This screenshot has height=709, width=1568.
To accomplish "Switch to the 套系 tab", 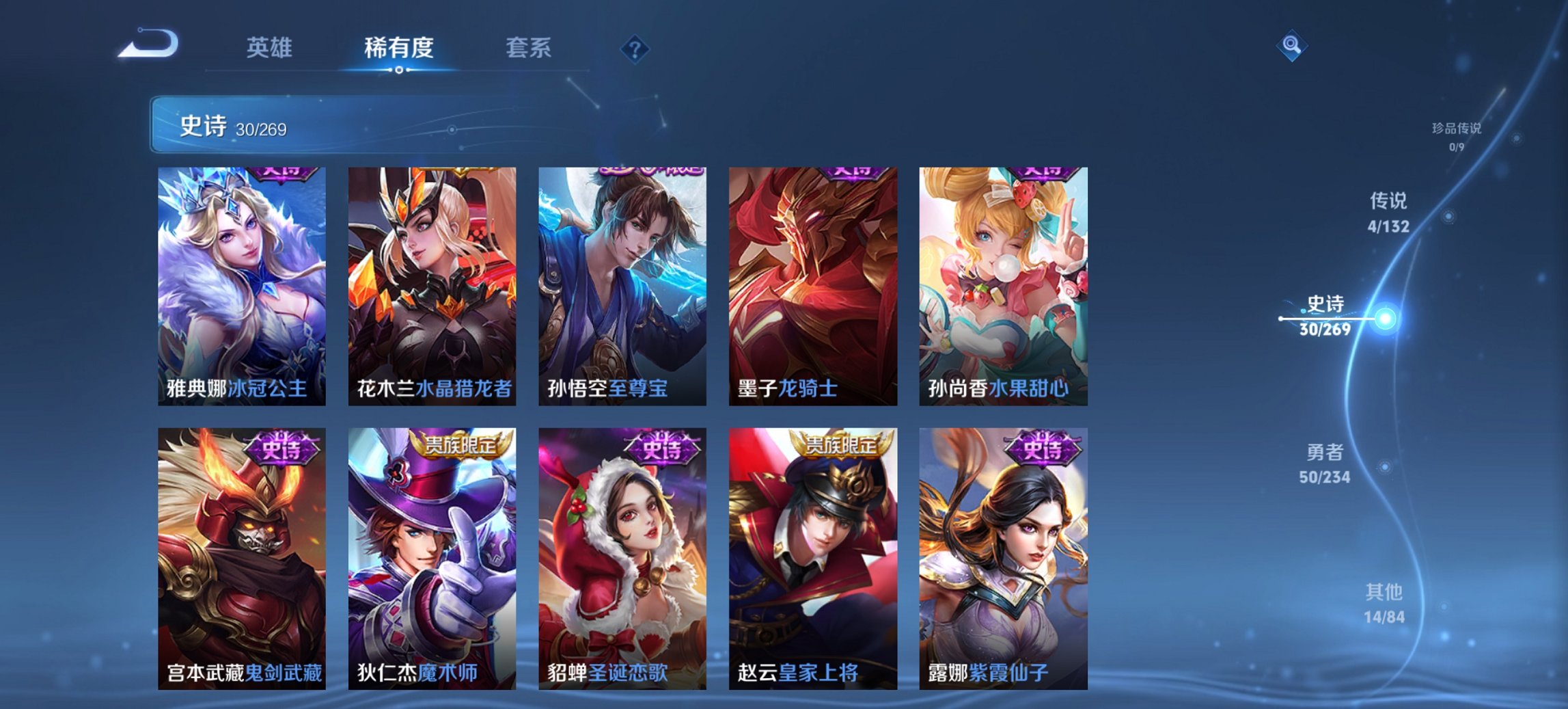I will pos(529,49).
